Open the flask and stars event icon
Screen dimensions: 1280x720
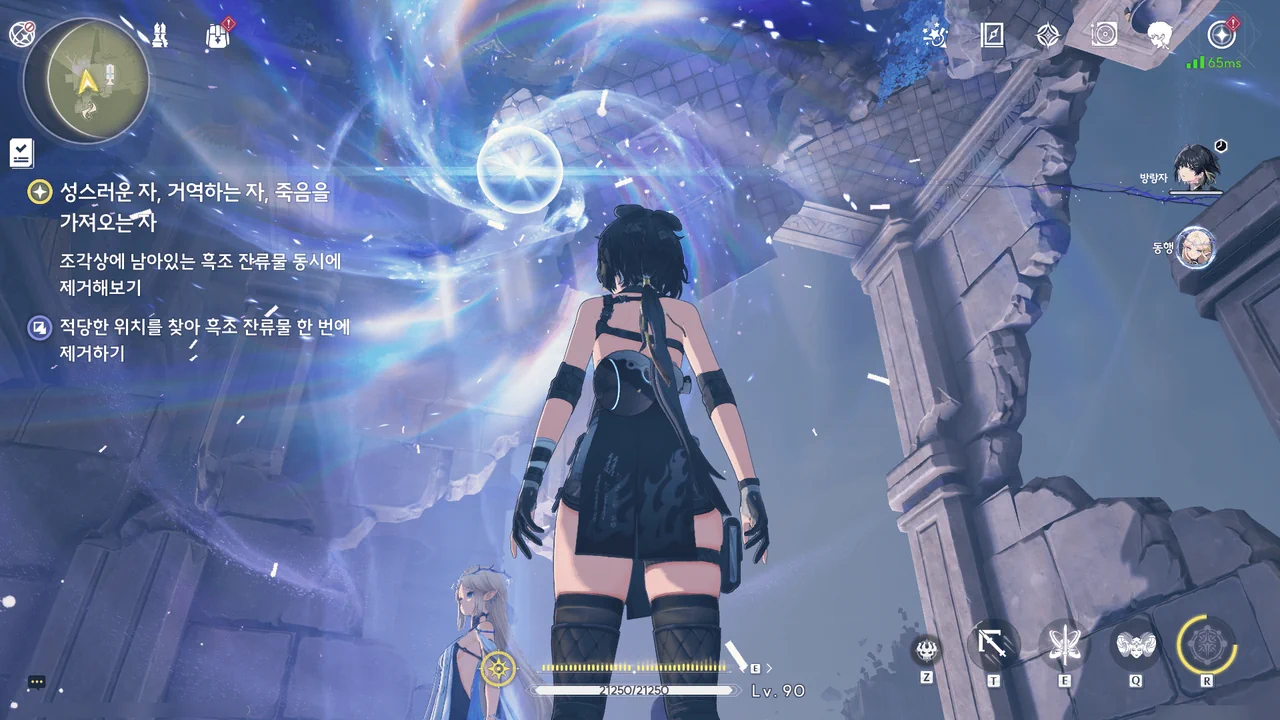pos(935,36)
